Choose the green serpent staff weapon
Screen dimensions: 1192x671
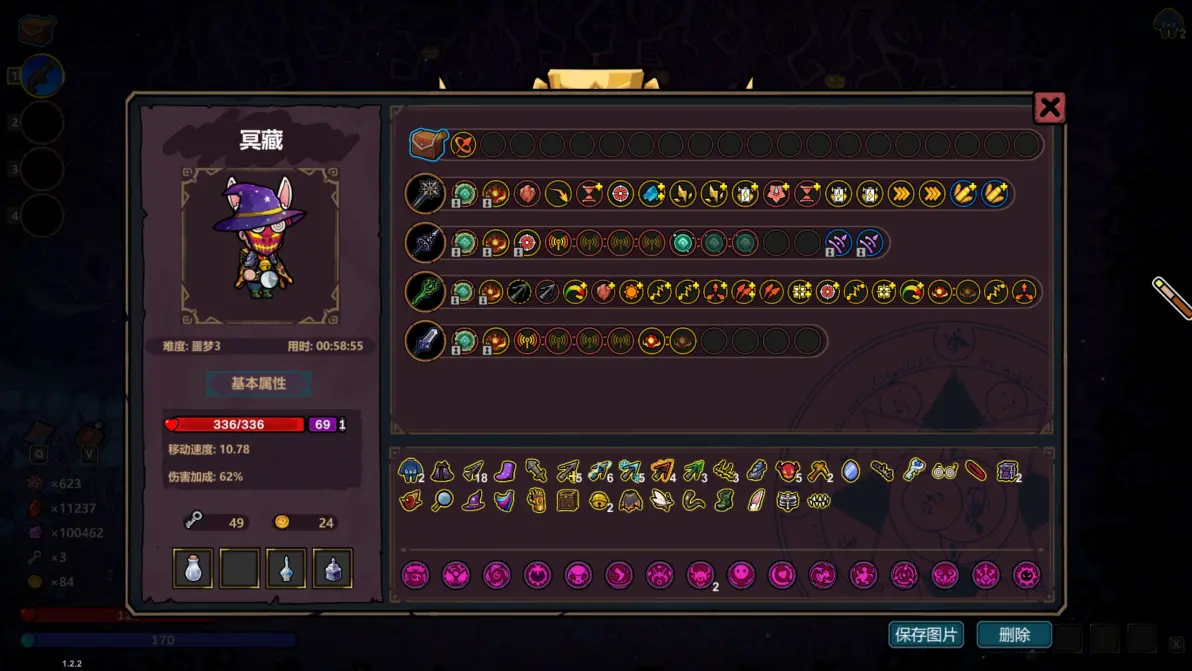[425, 292]
